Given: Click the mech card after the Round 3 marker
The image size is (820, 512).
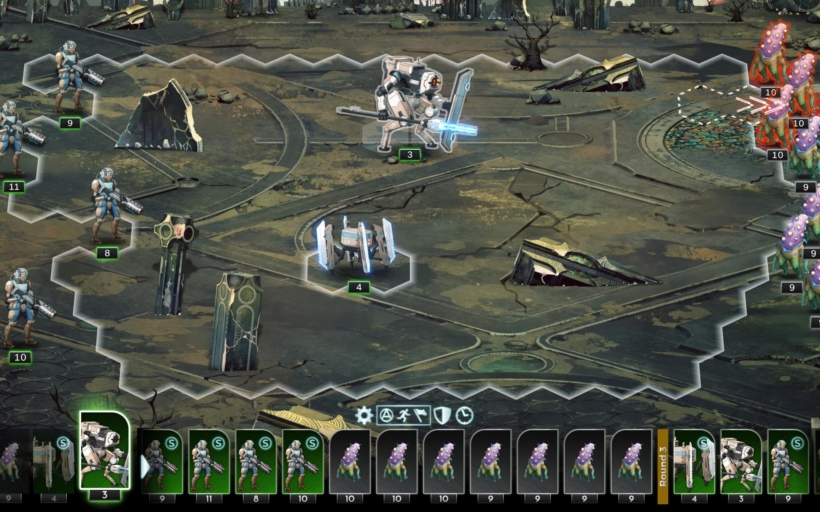Looking at the screenshot, I should click(x=741, y=461).
